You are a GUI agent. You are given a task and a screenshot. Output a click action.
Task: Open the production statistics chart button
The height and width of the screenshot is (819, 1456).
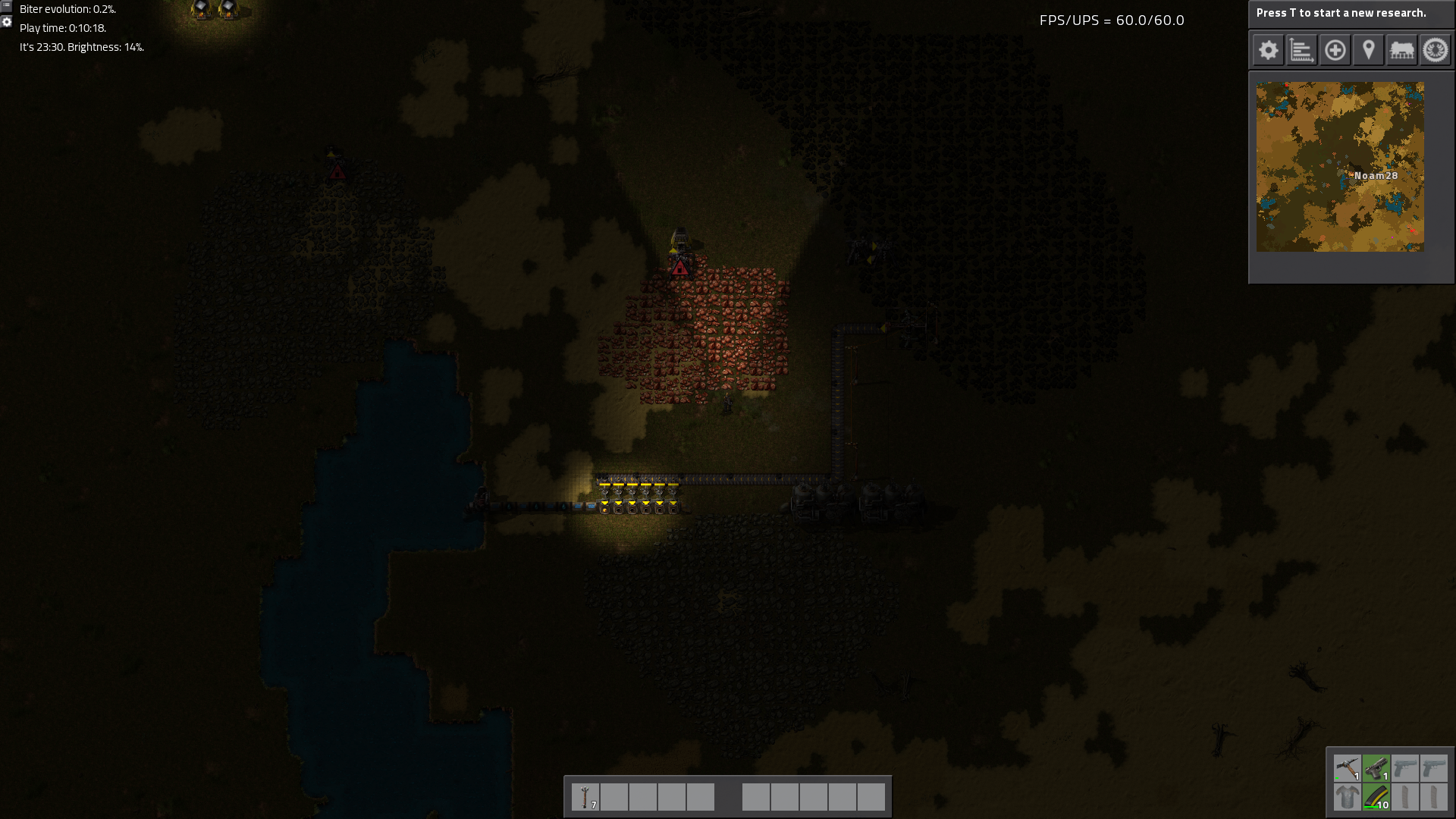(1301, 51)
